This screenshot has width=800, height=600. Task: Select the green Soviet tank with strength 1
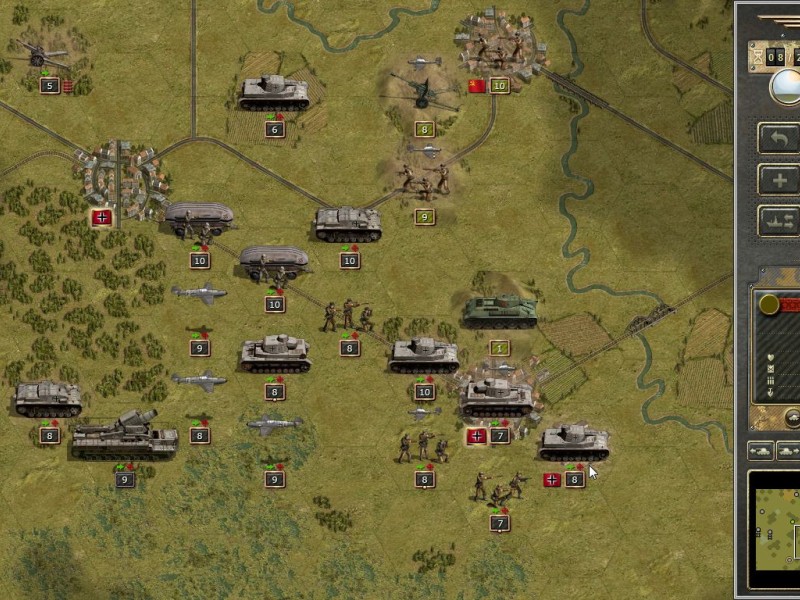tap(499, 311)
